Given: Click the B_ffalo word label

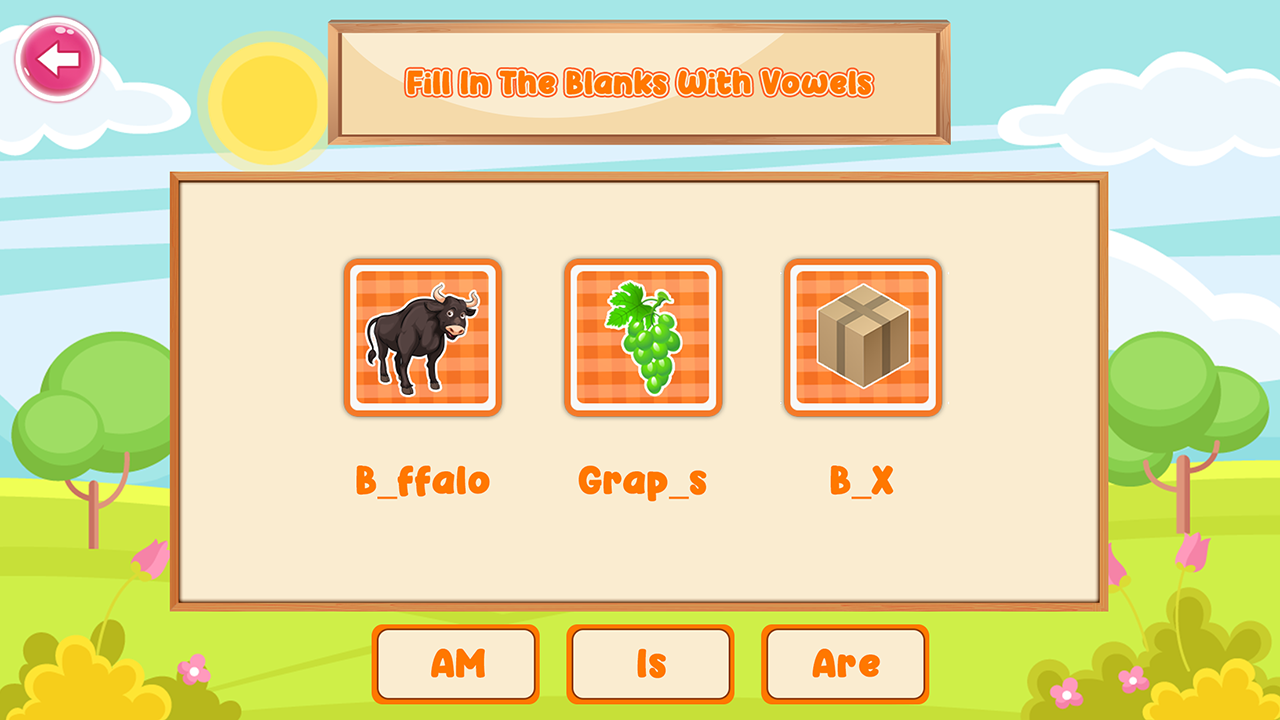Looking at the screenshot, I should 422,479.
